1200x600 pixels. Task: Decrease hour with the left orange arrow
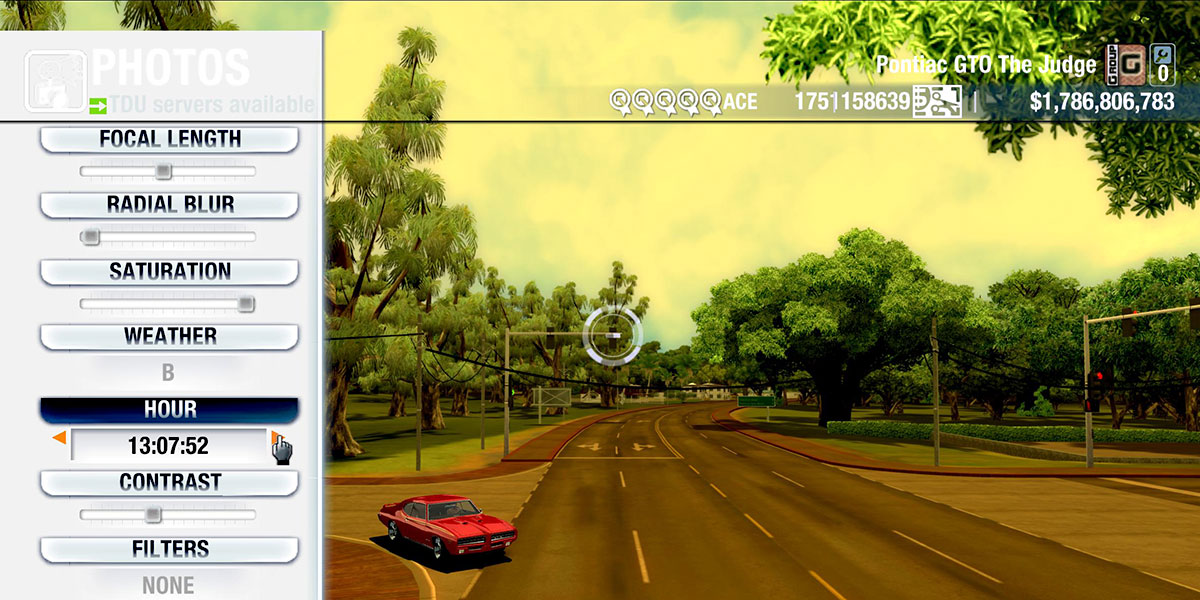coord(60,438)
